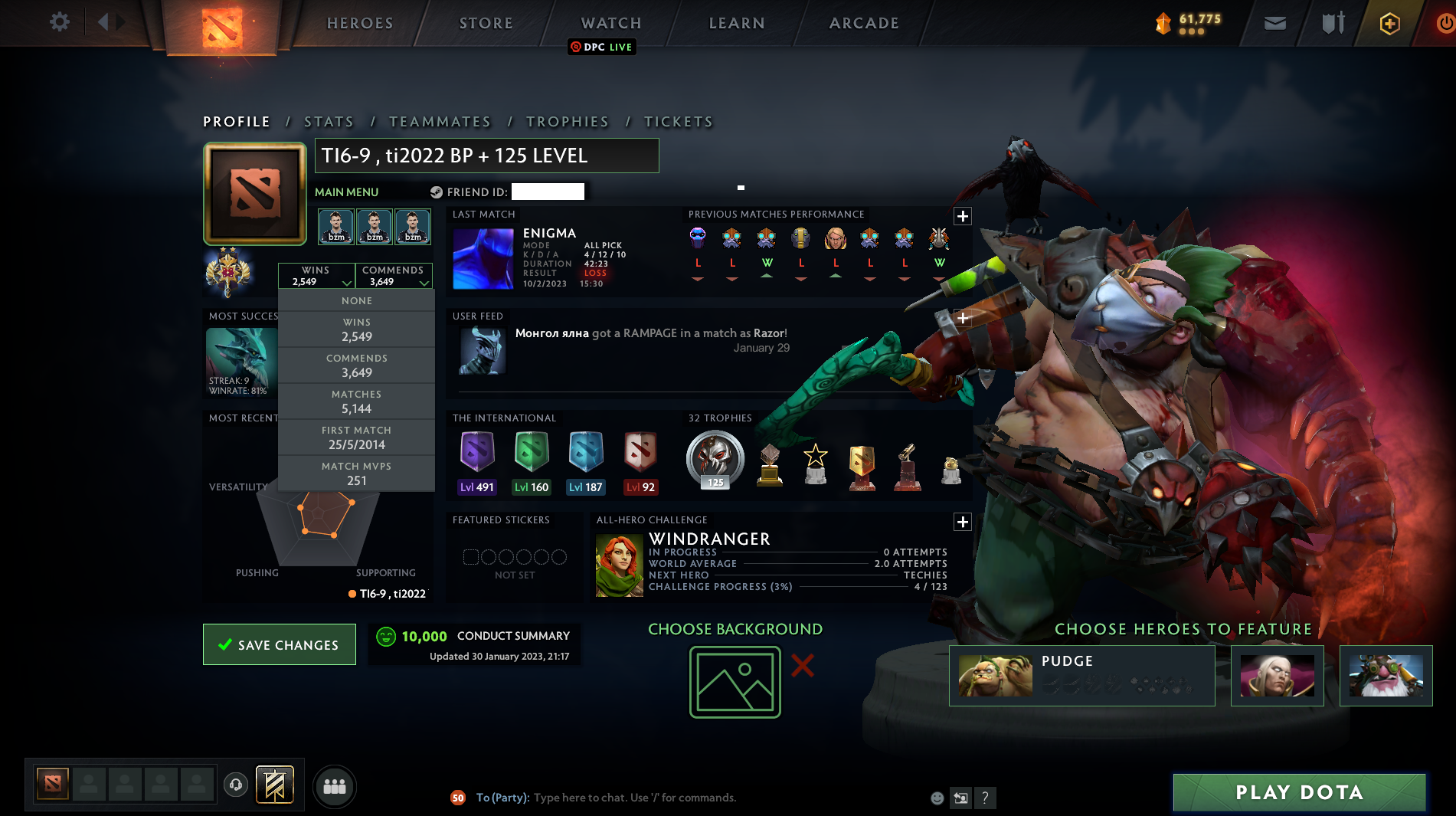Click the SAVE CHANGES button
This screenshot has height=816, width=1456.
click(x=279, y=644)
